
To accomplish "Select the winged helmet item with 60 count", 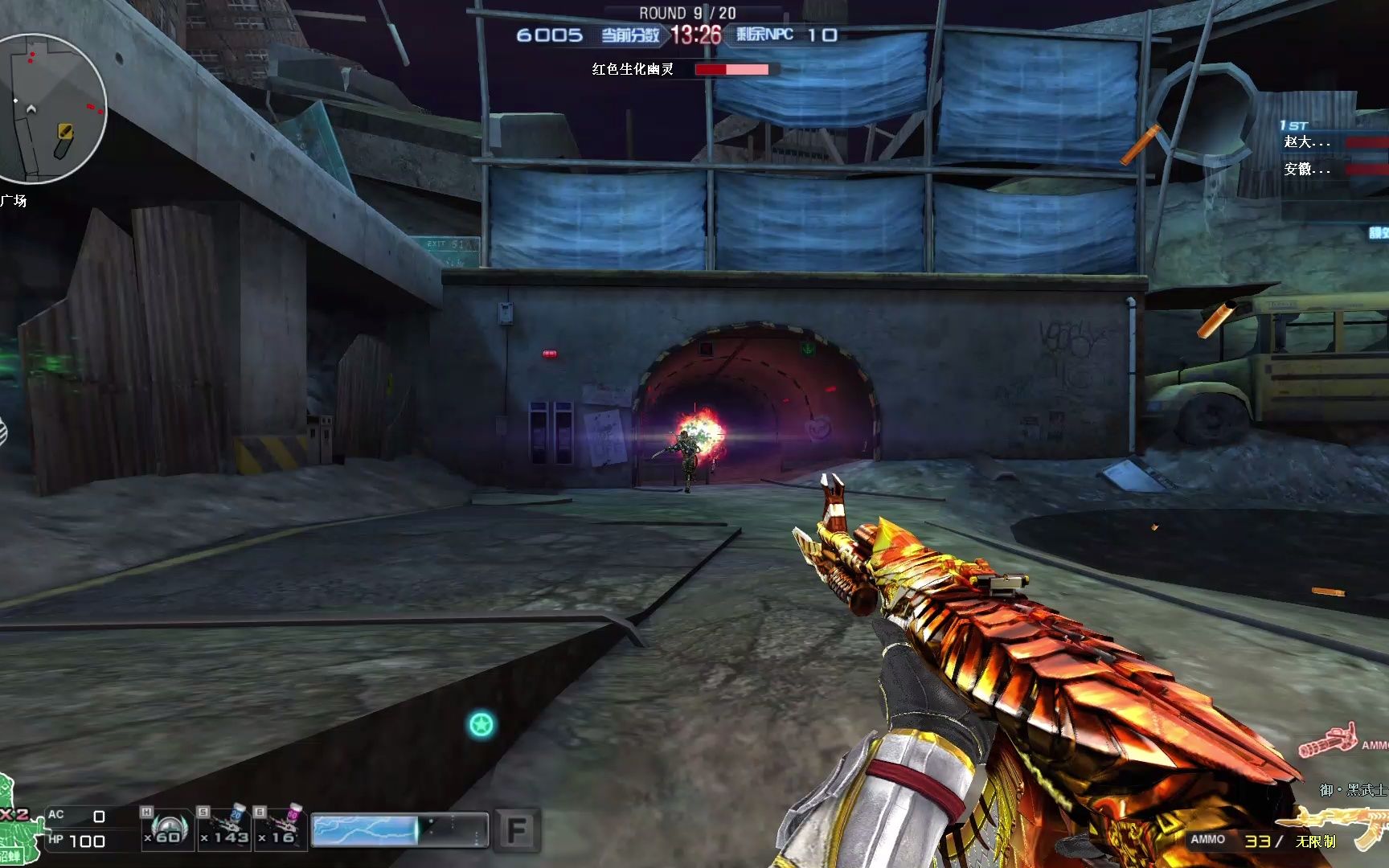I will [168, 828].
